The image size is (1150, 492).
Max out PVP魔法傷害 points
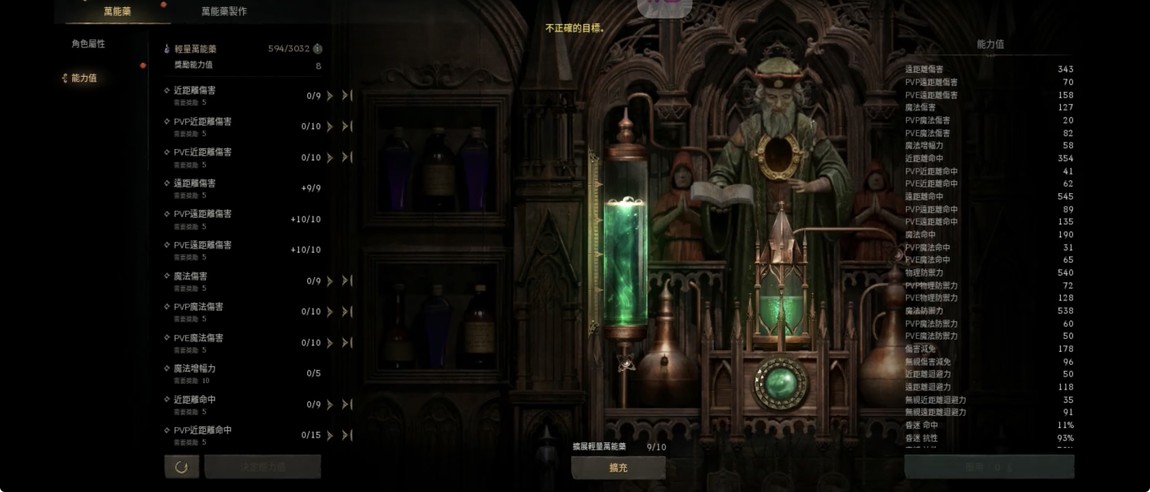(347, 312)
